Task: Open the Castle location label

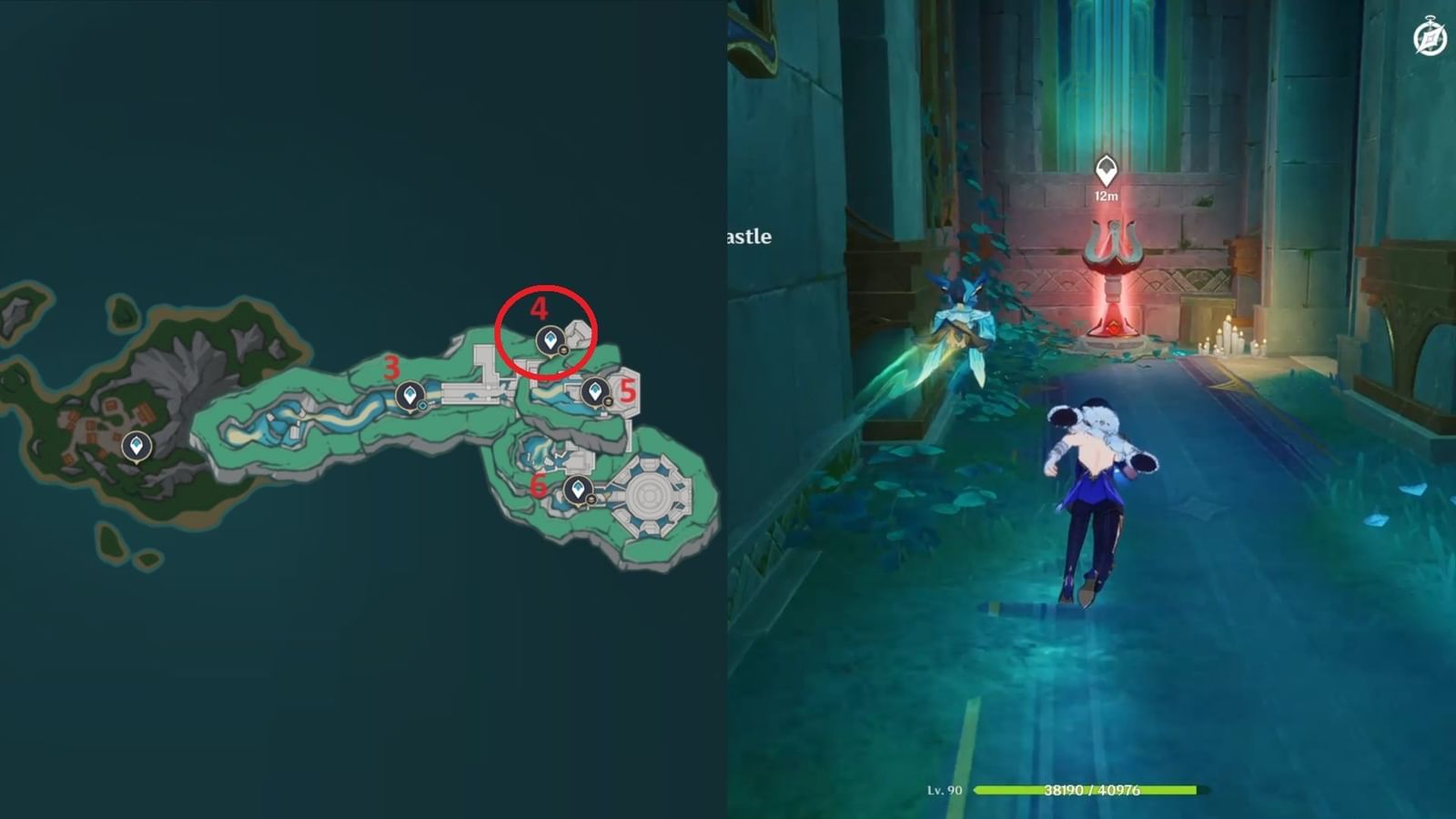Action: 748,237
